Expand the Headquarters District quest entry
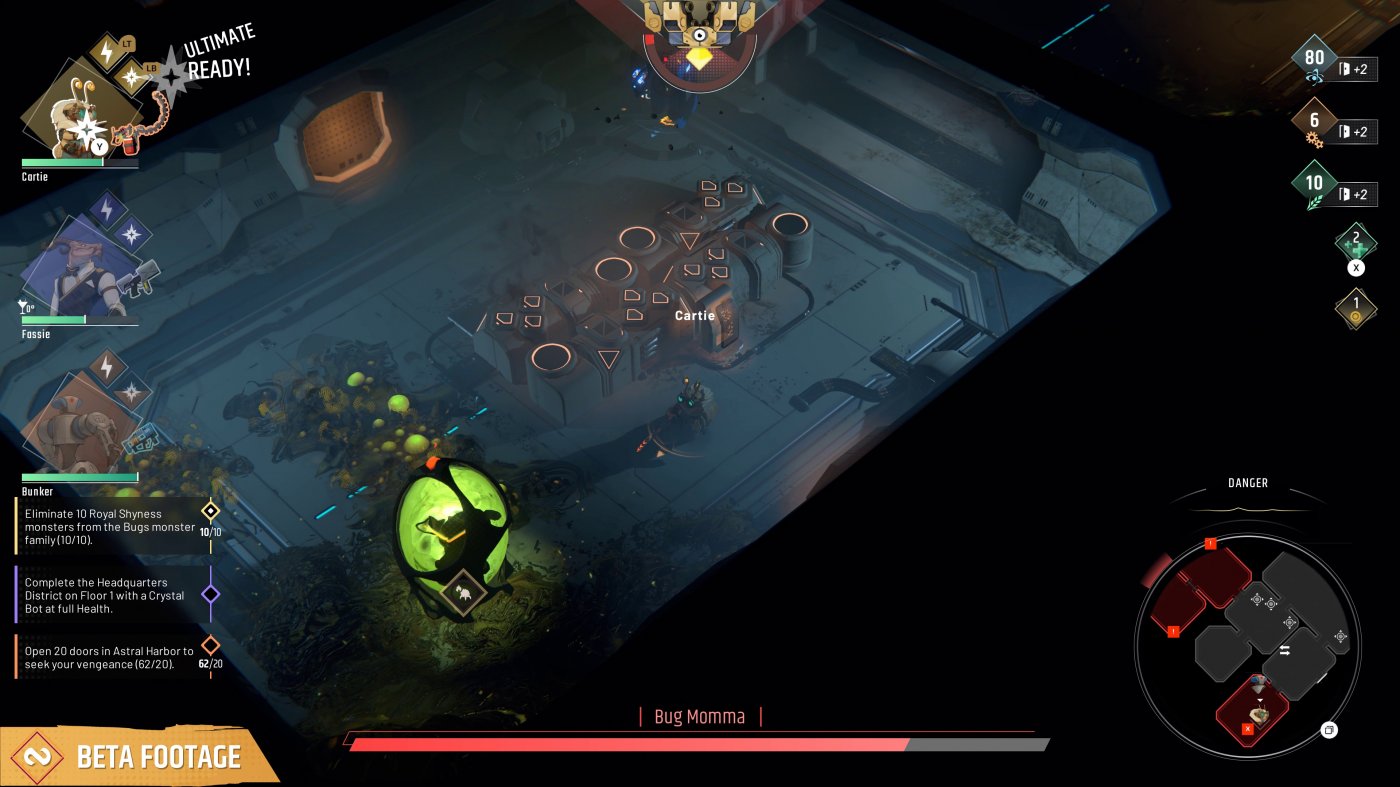Screen dimensions: 1400x787 [105, 594]
